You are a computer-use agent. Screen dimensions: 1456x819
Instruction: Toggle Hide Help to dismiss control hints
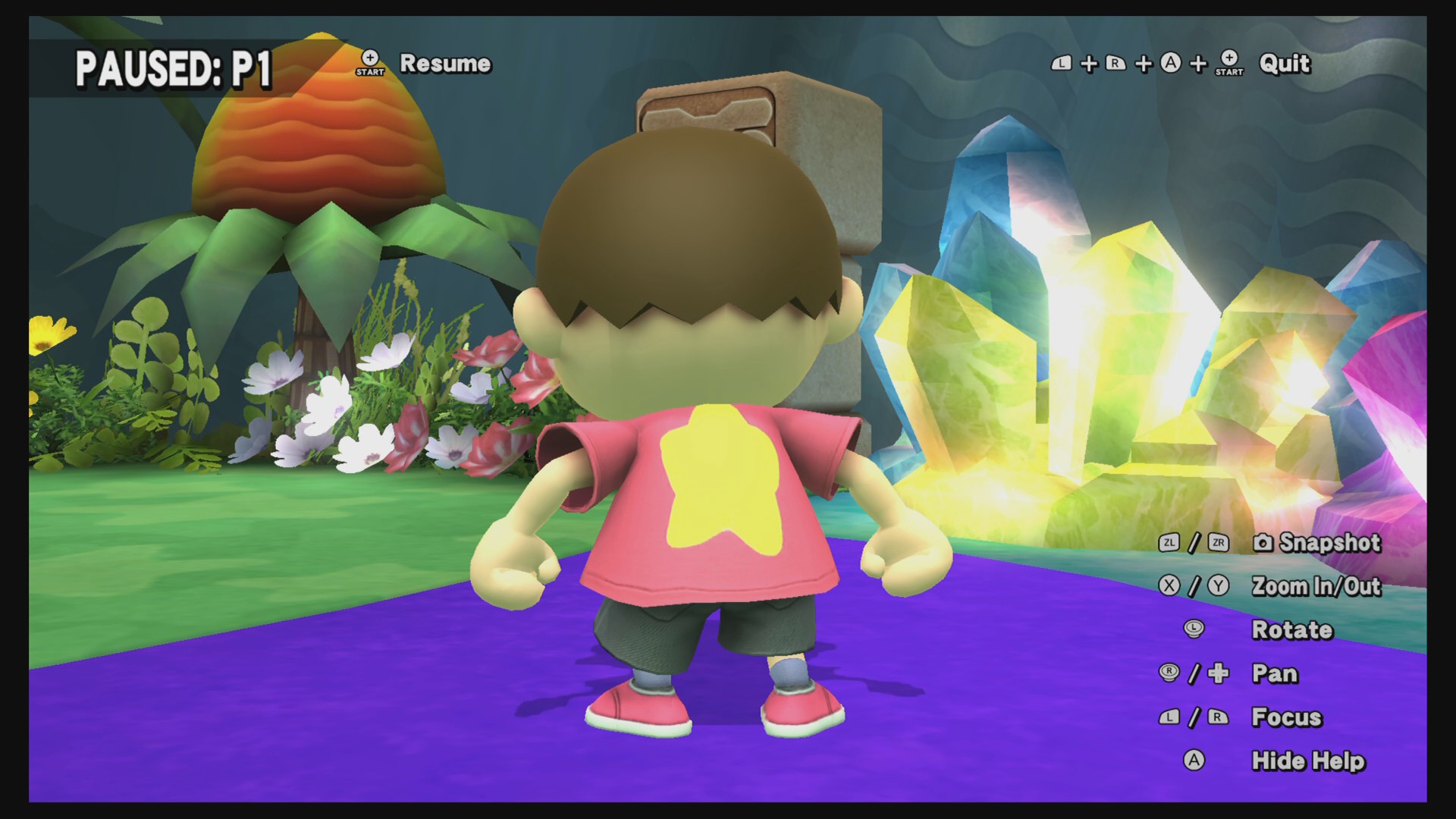1308,760
